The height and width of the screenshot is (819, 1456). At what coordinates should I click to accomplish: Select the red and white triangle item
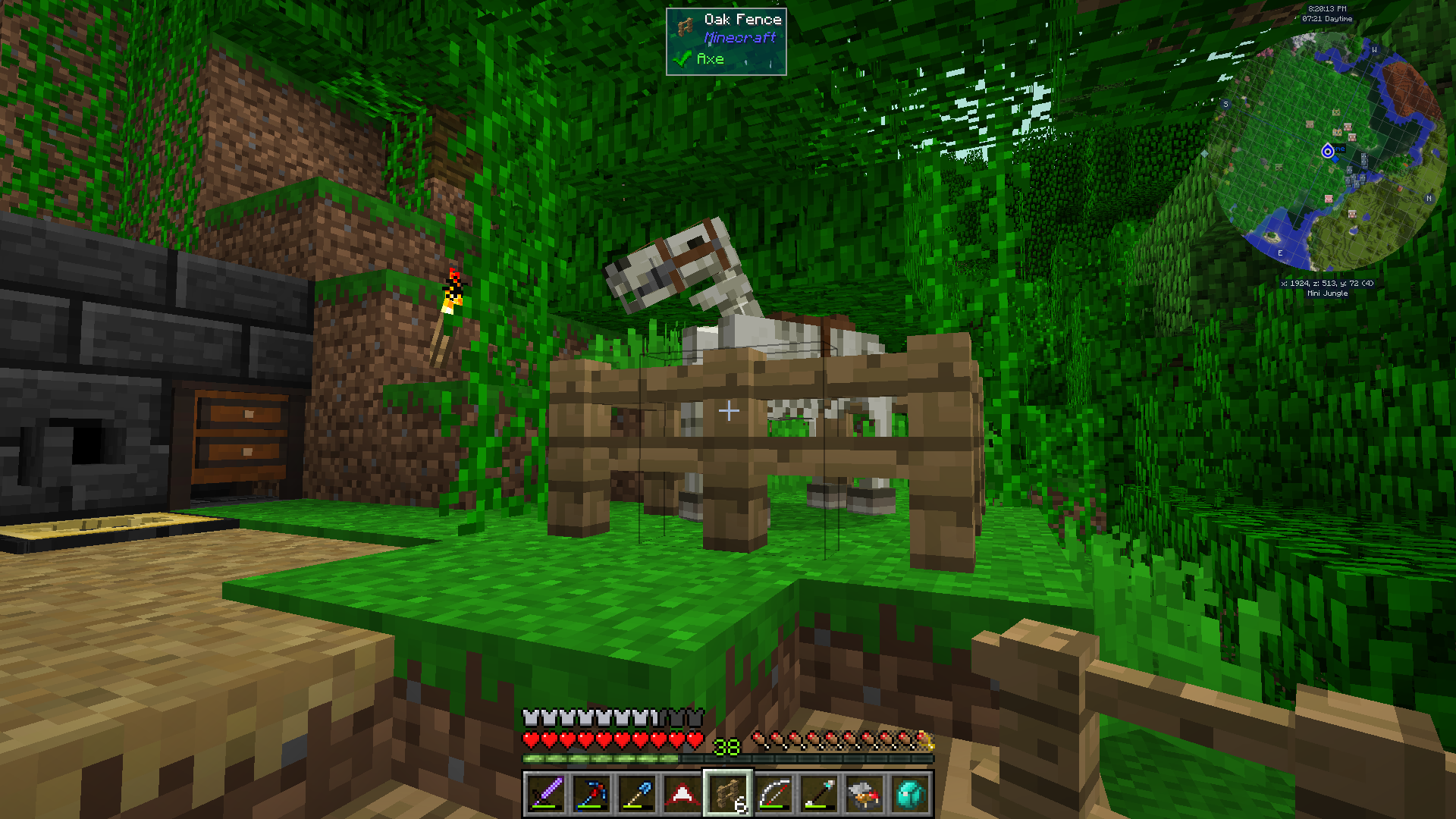point(682,794)
